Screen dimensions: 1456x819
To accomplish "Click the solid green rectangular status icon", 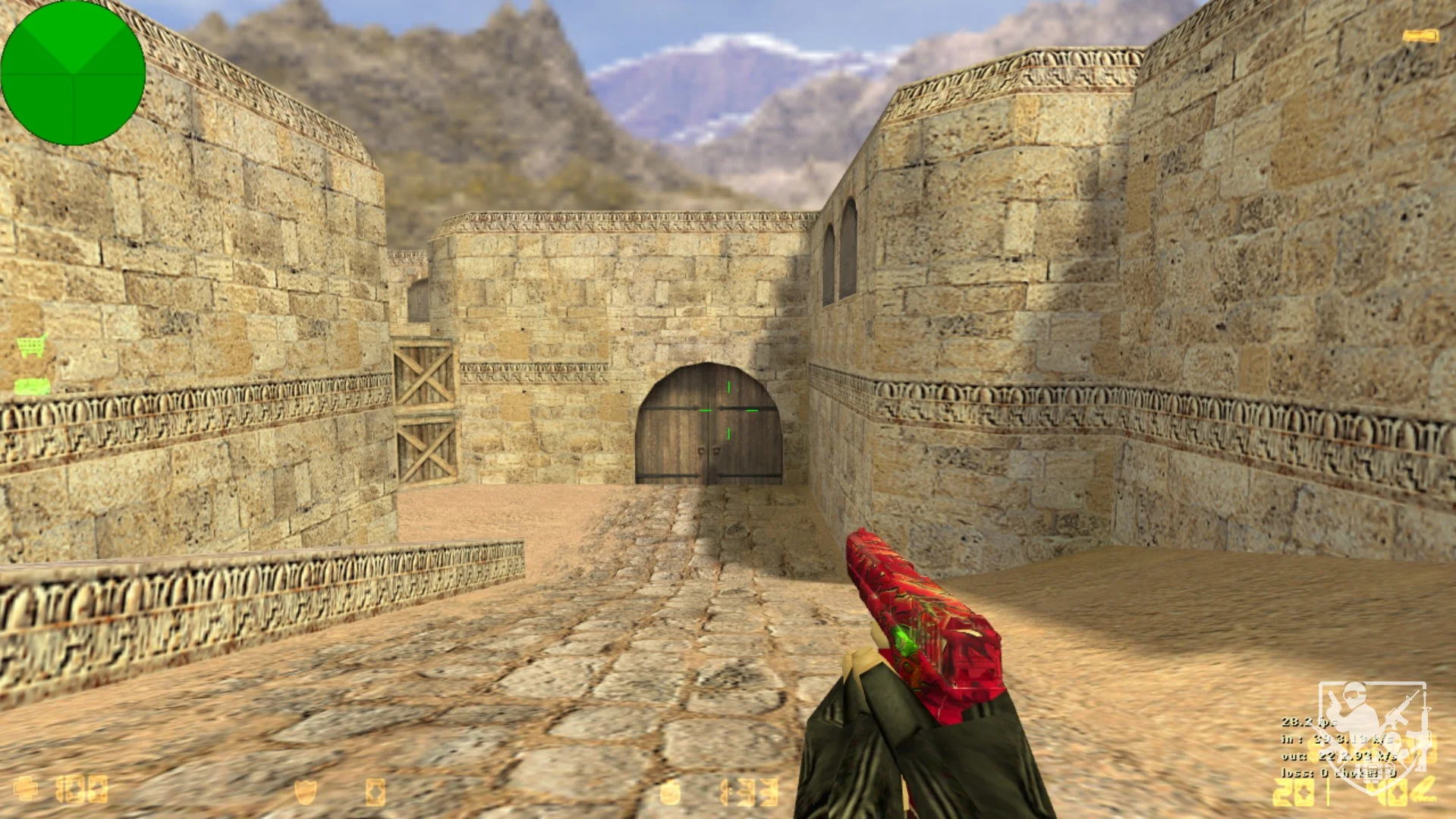I will coord(33,387).
